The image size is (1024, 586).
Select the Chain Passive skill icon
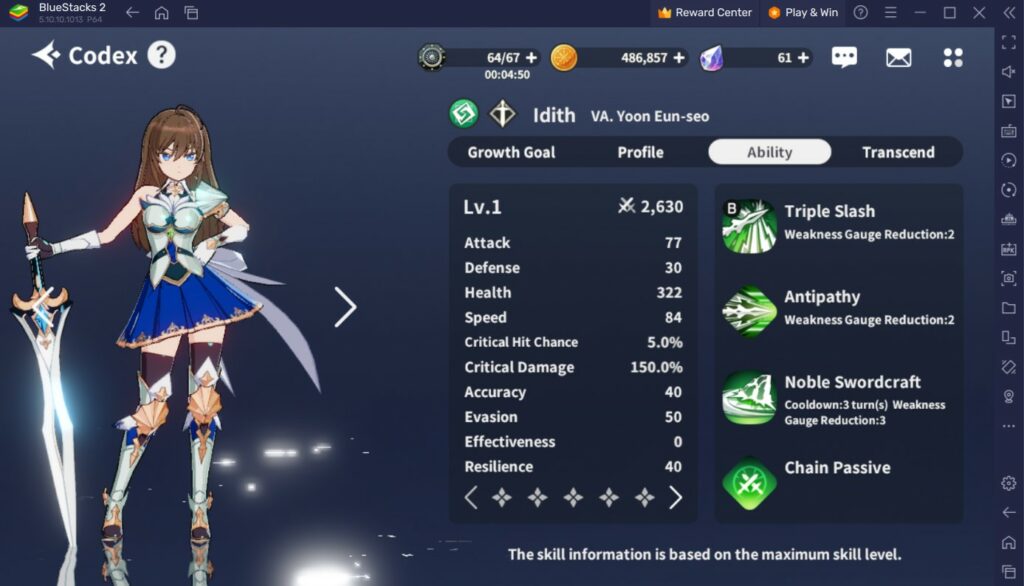click(749, 483)
